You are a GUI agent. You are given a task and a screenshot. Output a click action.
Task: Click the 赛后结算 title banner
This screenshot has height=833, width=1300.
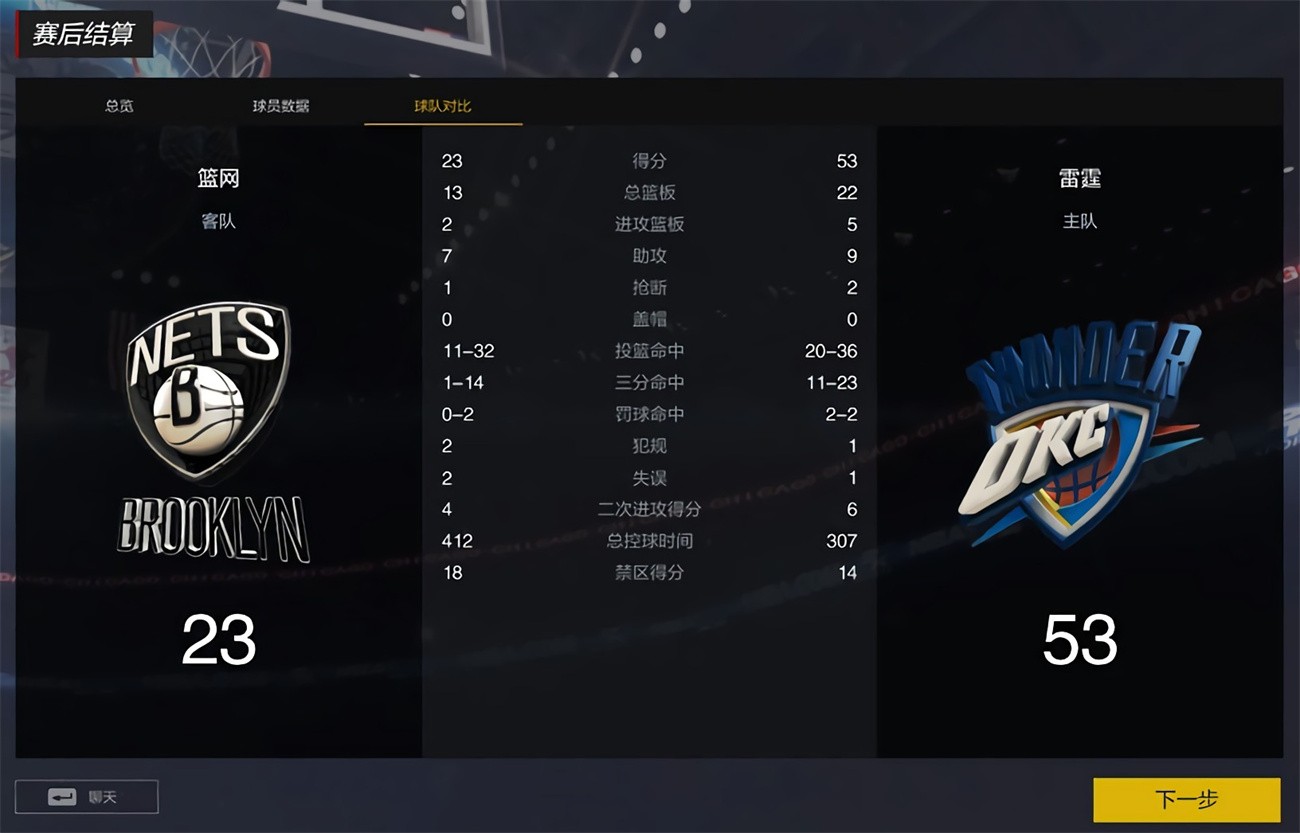coord(84,32)
